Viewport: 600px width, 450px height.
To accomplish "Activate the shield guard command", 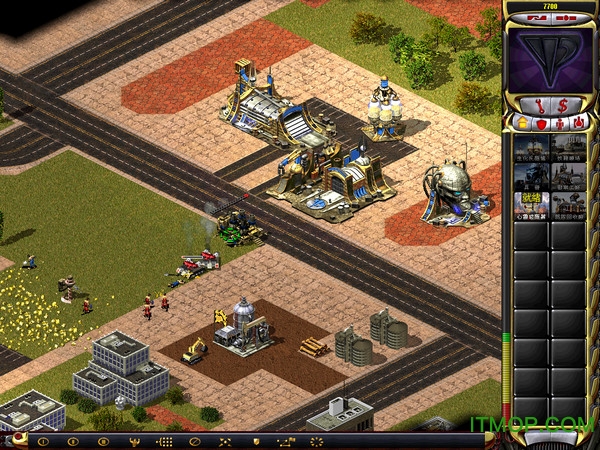I will [256, 440].
